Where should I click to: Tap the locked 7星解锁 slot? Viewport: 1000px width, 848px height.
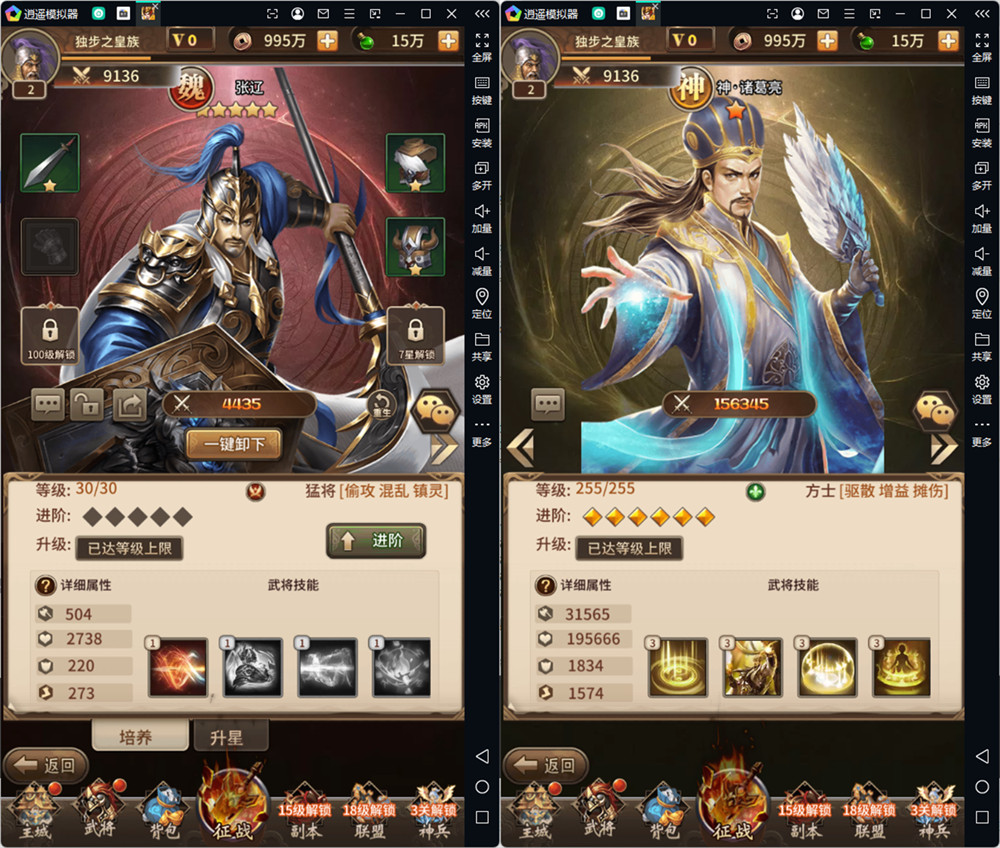415,335
